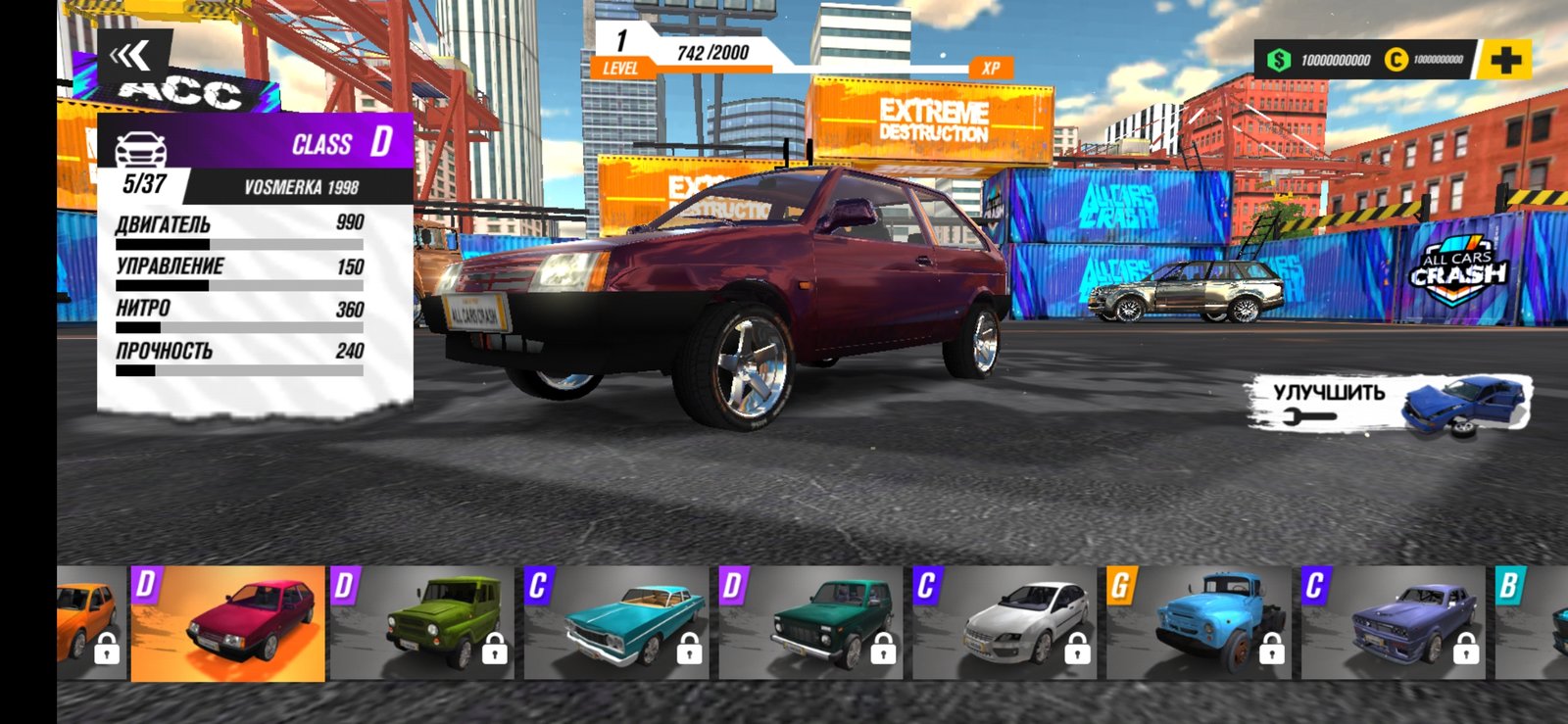Pick the locked purple coupe thumbnail
Image resolution: width=1568 pixels, height=724 pixels.
tap(1394, 623)
